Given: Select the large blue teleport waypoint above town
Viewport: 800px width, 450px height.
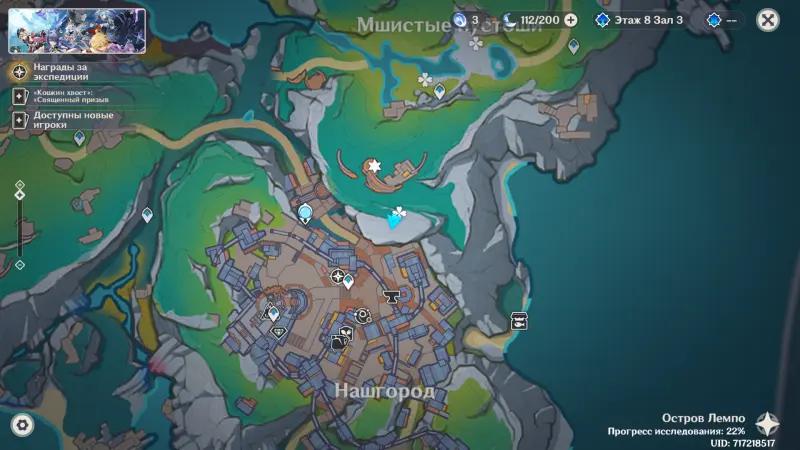Looking at the screenshot, I should tap(305, 213).
